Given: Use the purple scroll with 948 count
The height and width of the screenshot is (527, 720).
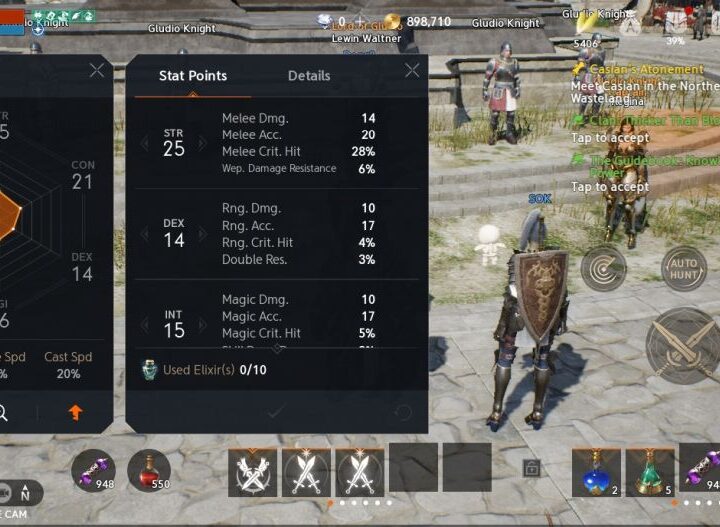Looking at the screenshot, I should point(92,470).
